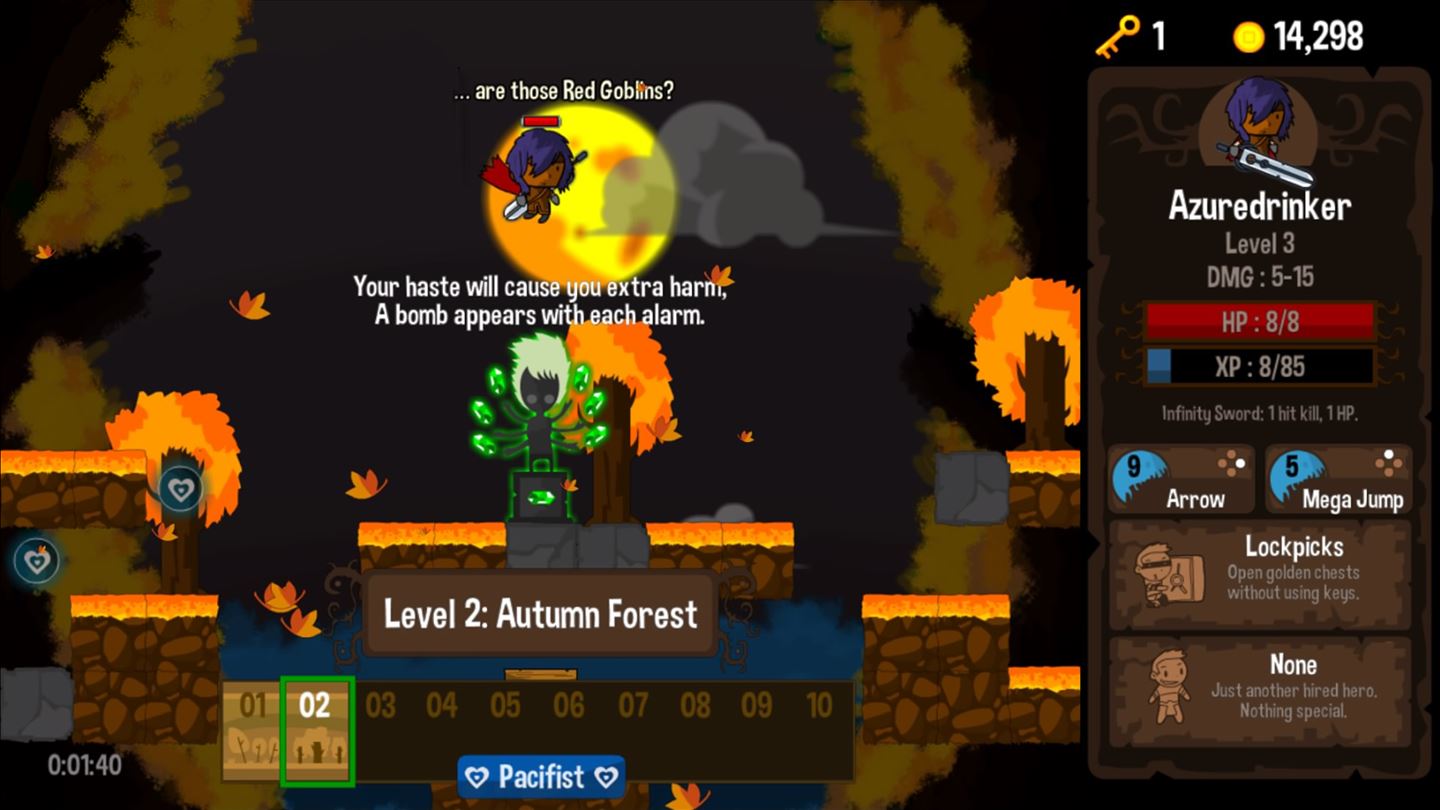Image resolution: width=1440 pixels, height=810 pixels.
Task: Toggle the white upgrade pip on Mega Jump
Action: click(x=1388, y=455)
